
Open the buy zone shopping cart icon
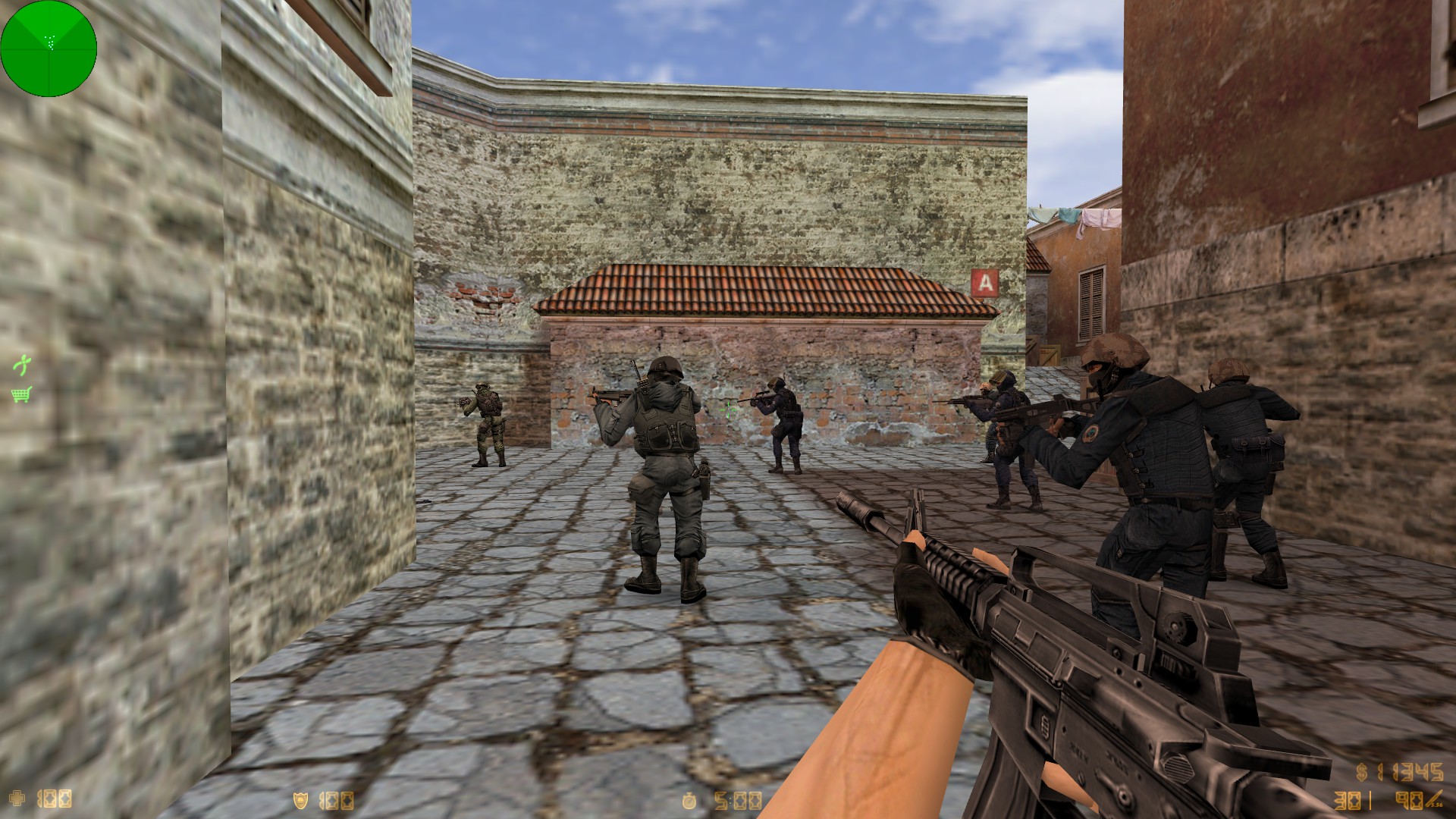[x=21, y=394]
